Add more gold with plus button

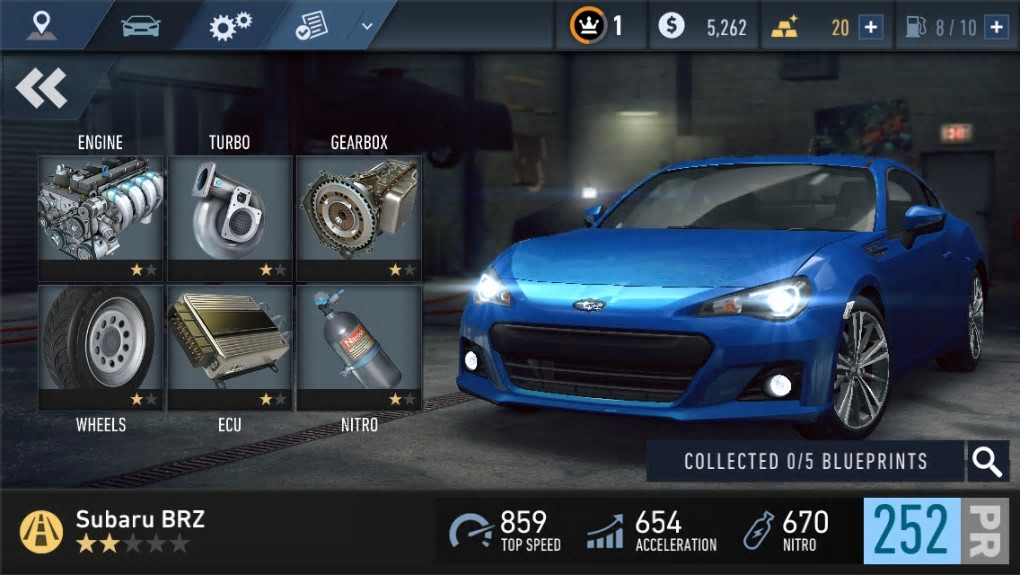pyautogui.click(x=871, y=27)
